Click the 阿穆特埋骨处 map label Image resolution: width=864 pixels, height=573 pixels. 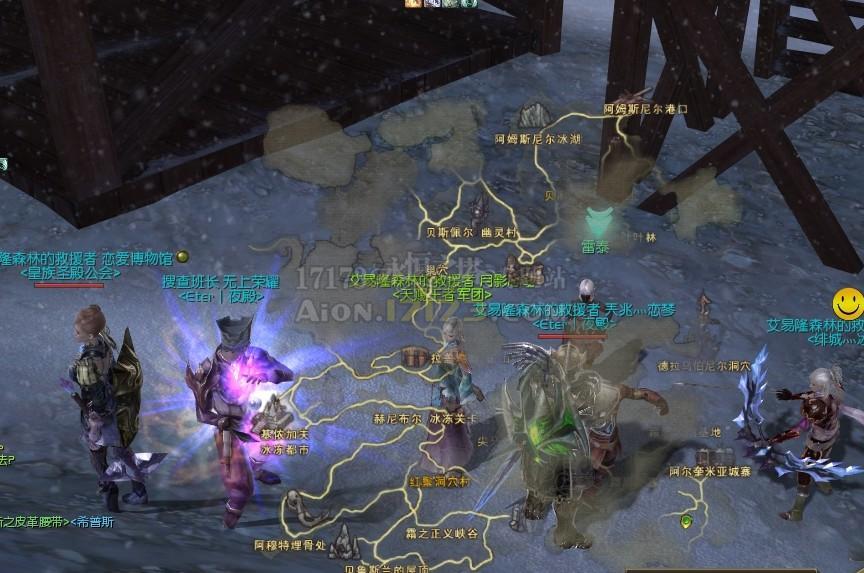[290, 545]
